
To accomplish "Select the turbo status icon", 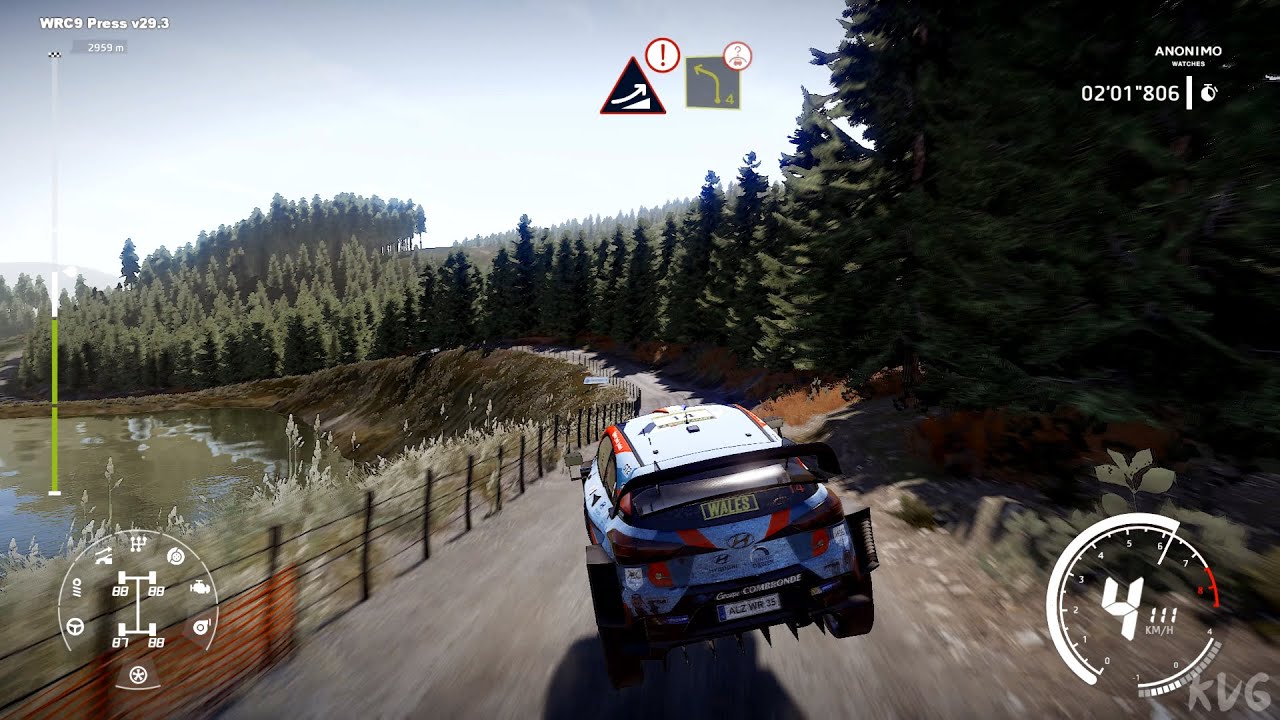I will click(x=200, y=627).
